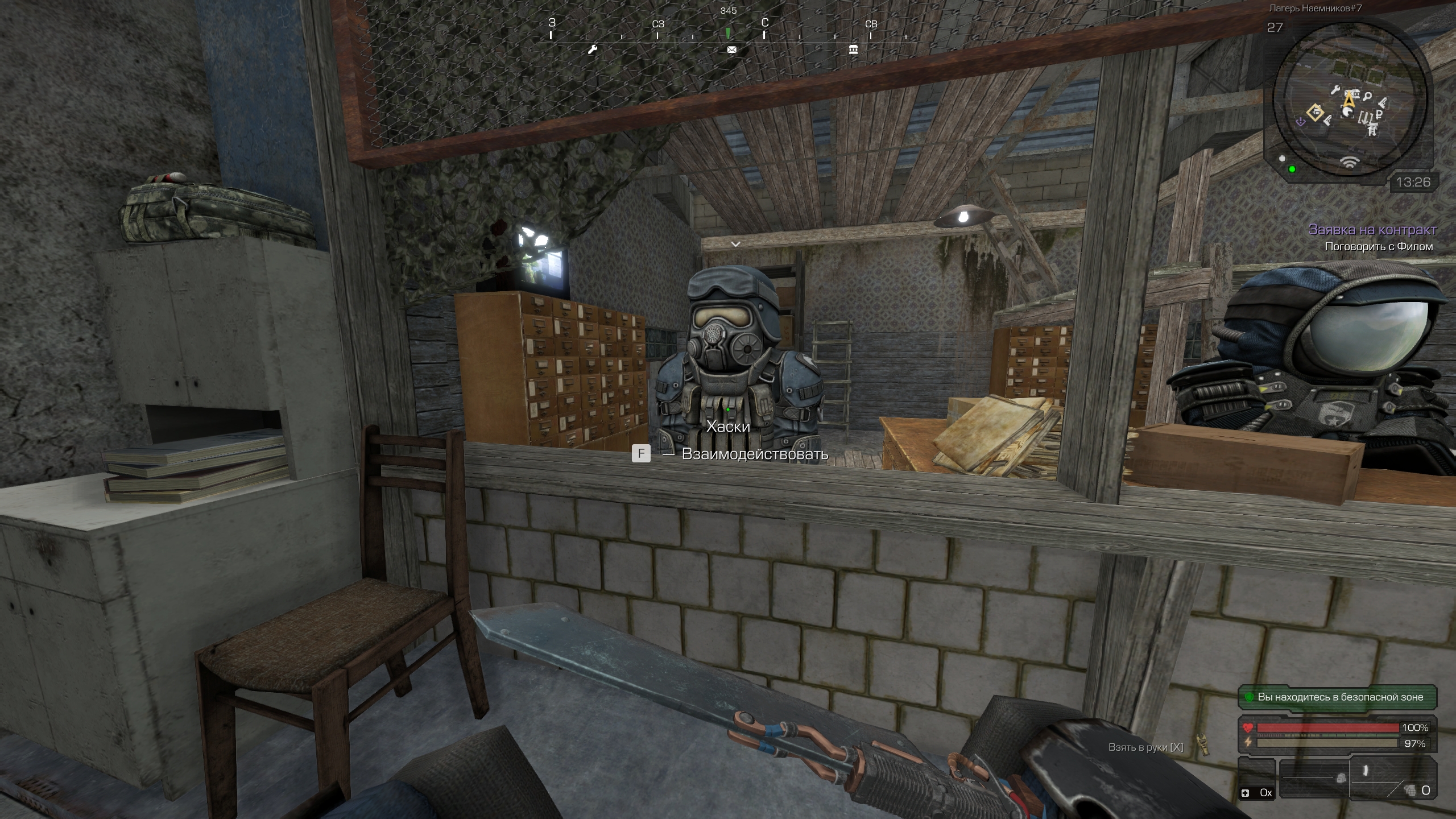Viewport: 1456px width, 819px height.
Task: Click the gold diamond quest marker on minimap
Action: point(1316,112)
